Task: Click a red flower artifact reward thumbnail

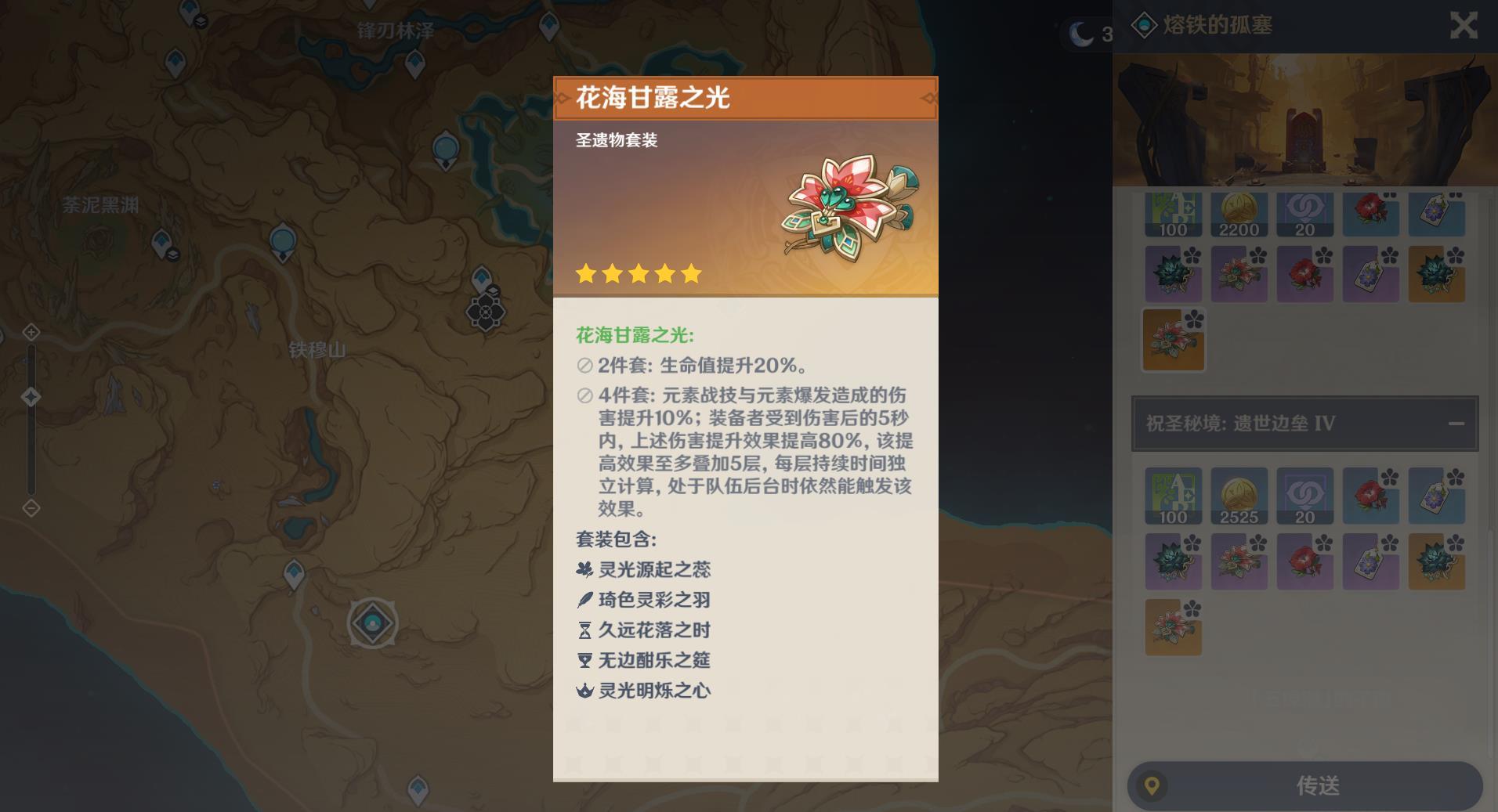Action: (1372, 214)
